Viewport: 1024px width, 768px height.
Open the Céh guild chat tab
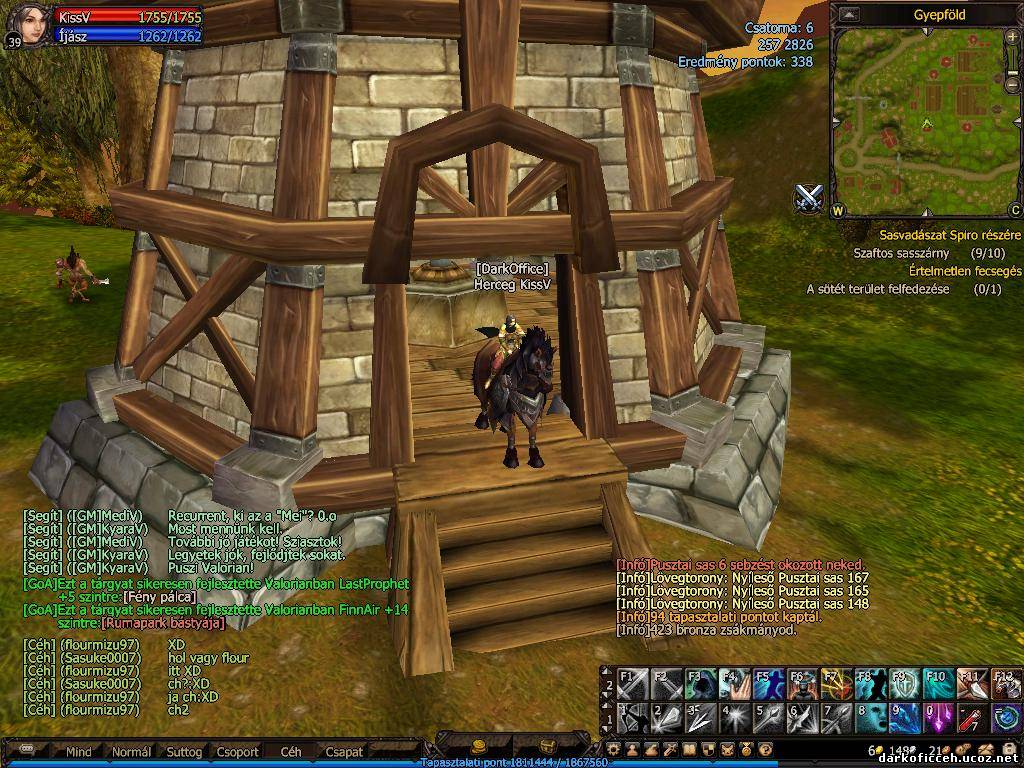coord(291,751)
